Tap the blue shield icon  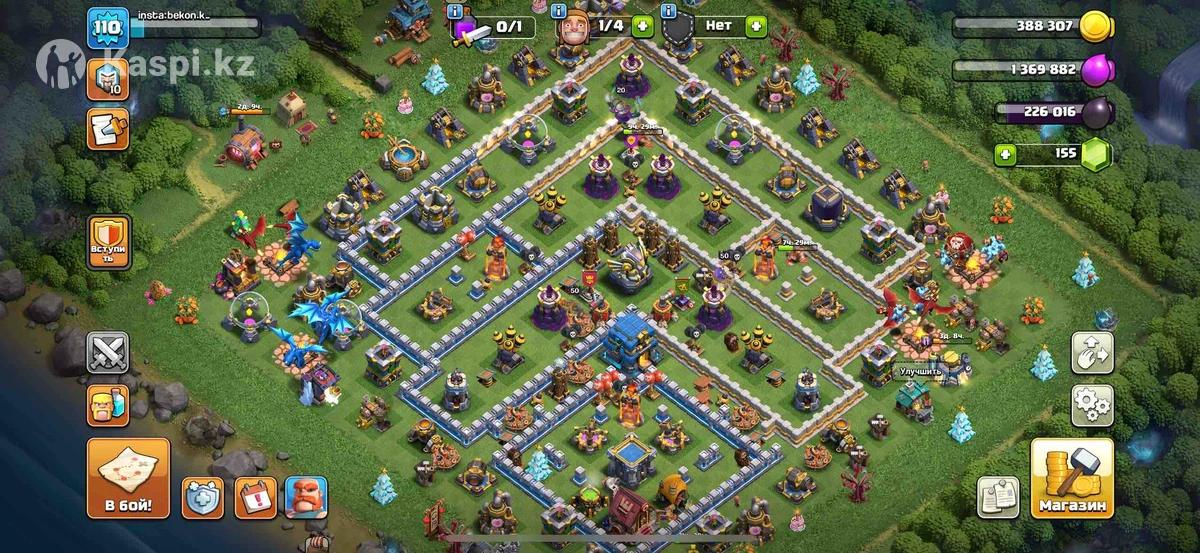(x=202, y=497)
